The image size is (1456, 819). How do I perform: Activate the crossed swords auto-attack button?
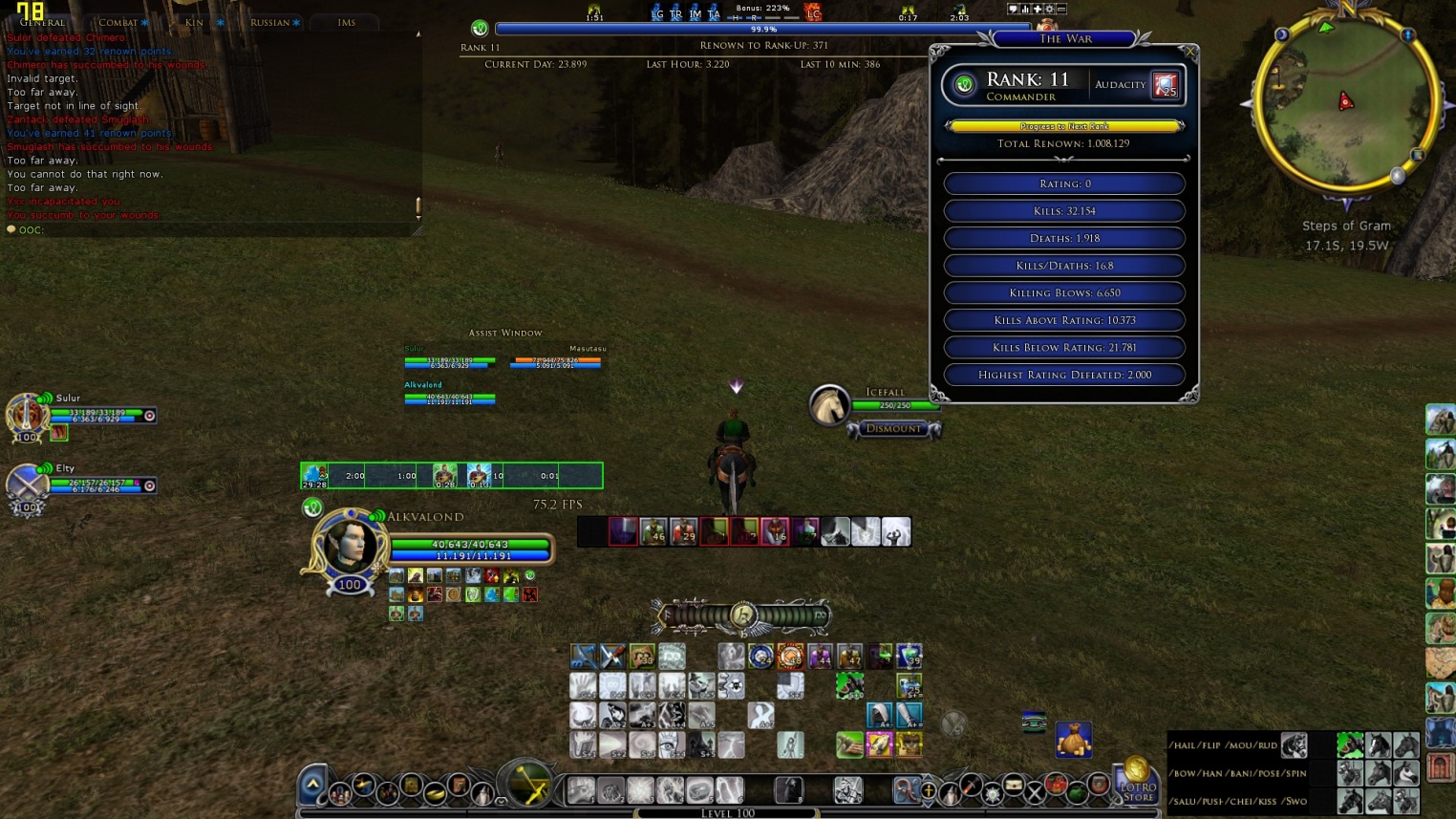tap(526, 786)
